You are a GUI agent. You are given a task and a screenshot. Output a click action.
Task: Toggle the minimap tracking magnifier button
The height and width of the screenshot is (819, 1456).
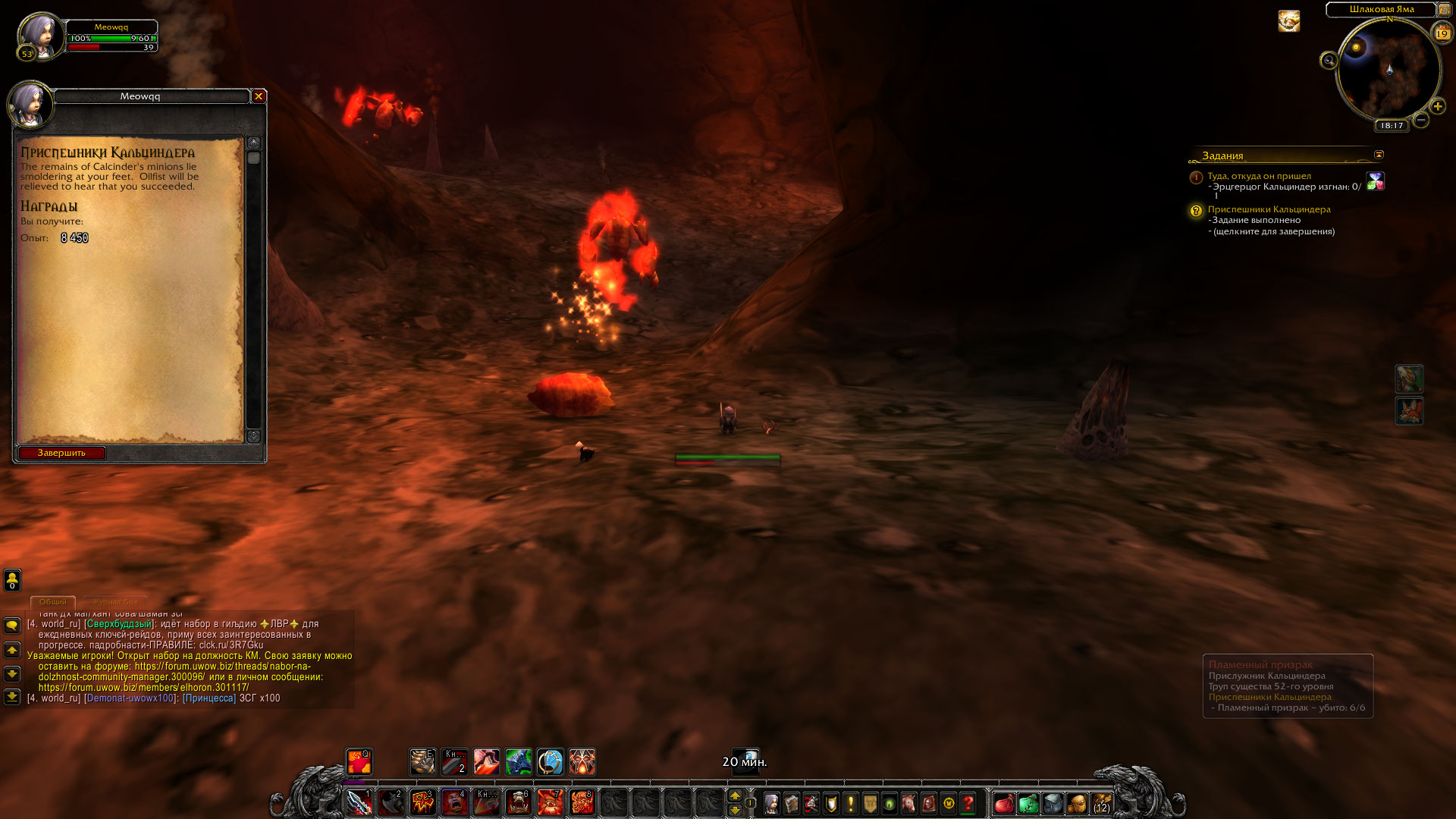click(1329, 61)
